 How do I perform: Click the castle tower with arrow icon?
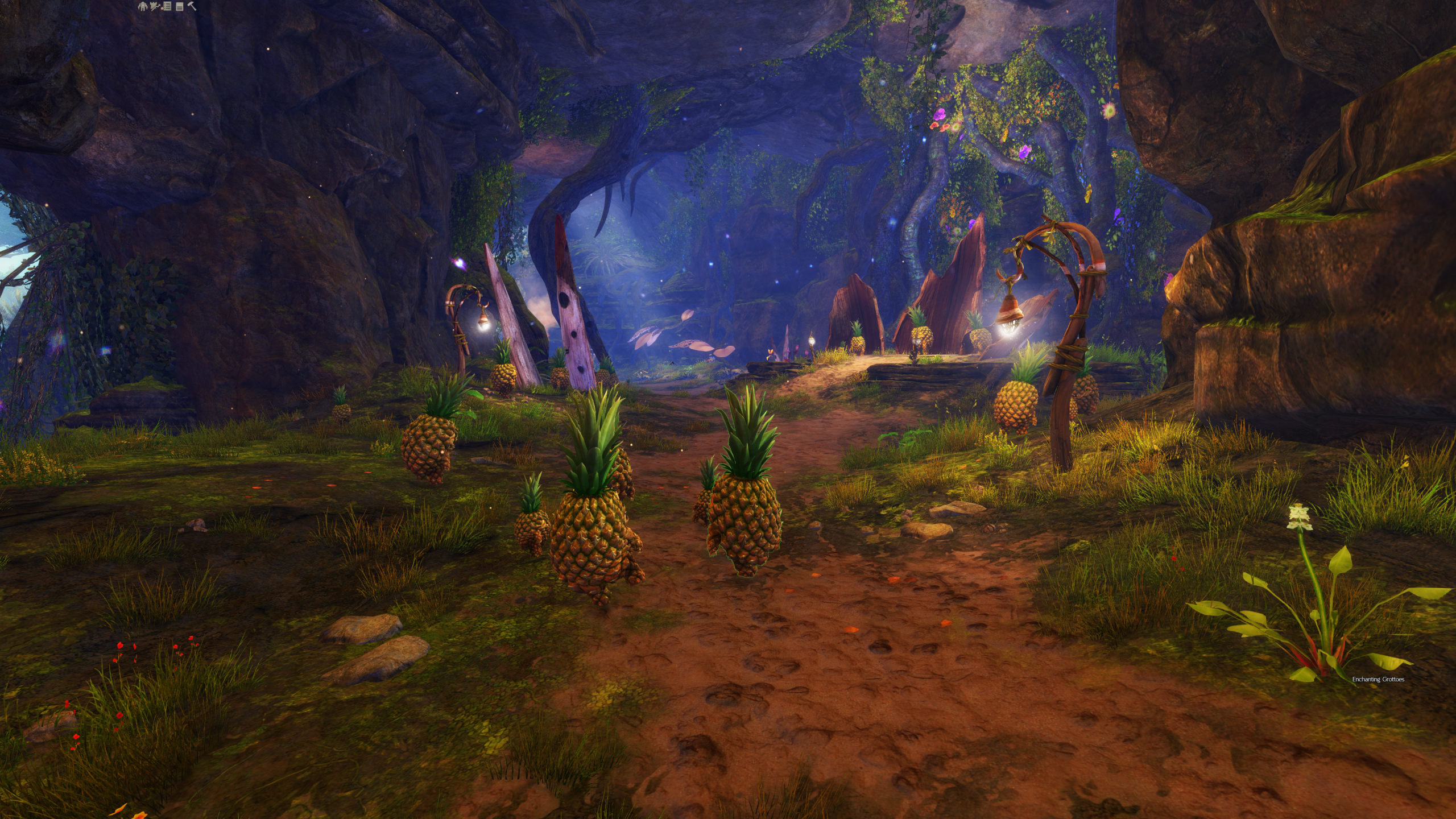pyautogui.click(x=155, y=6)
